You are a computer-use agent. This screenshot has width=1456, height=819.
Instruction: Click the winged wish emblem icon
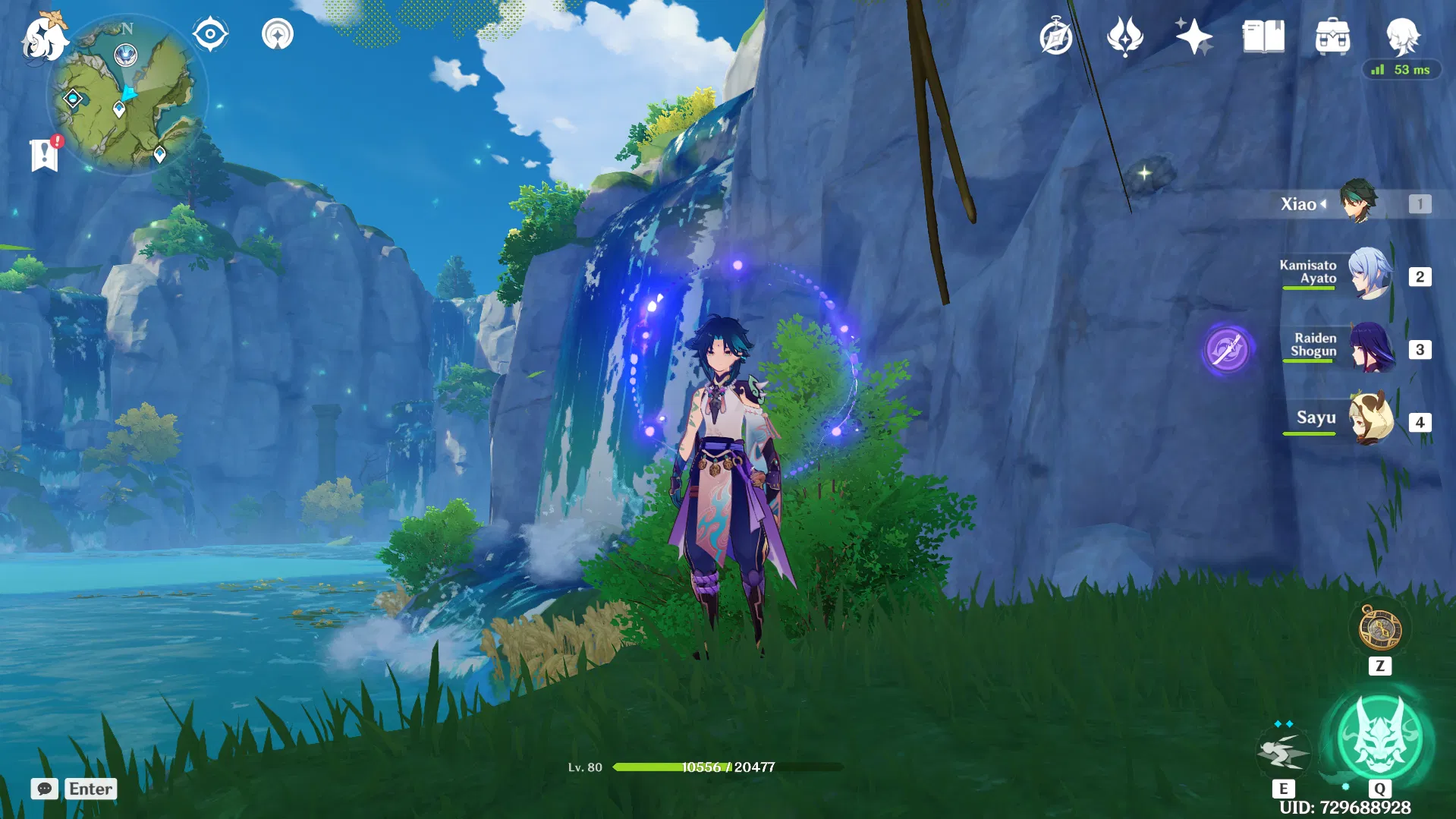1125,34
